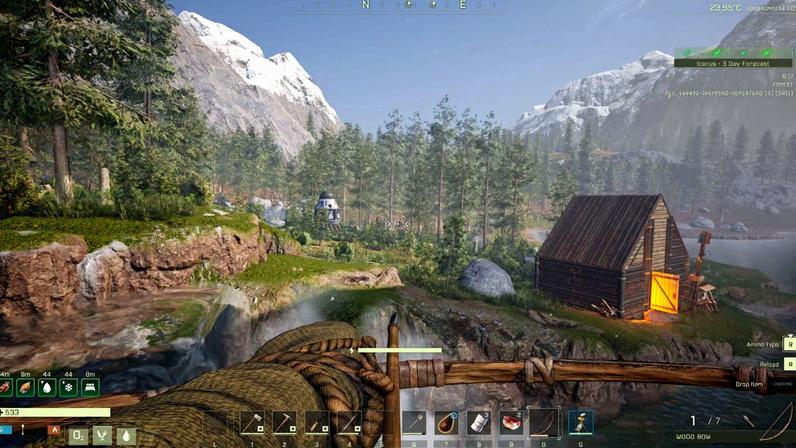Select the raw meat hotbar slot
796x448 pixels.
(x=512, y=423)
